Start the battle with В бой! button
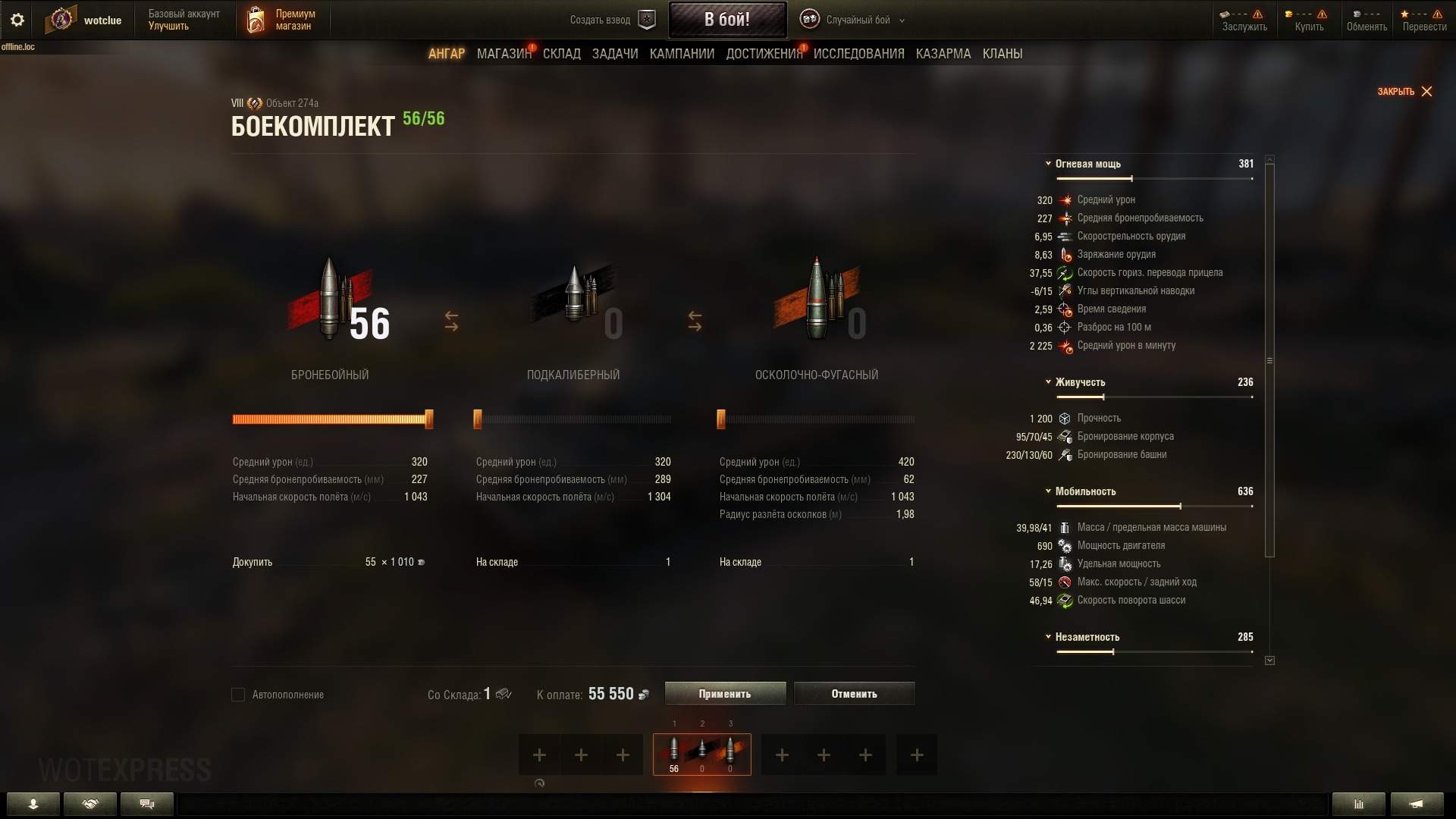This screenshot has height=819, width=1456. click(x=726, y=20)
